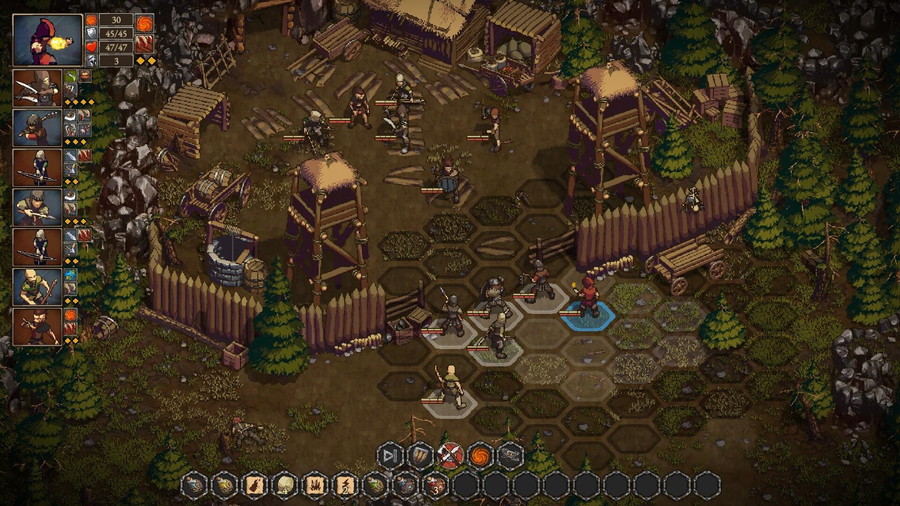Skip the turn with the arrow button
This screenshot has width=900, height=506.
[391, 456]
